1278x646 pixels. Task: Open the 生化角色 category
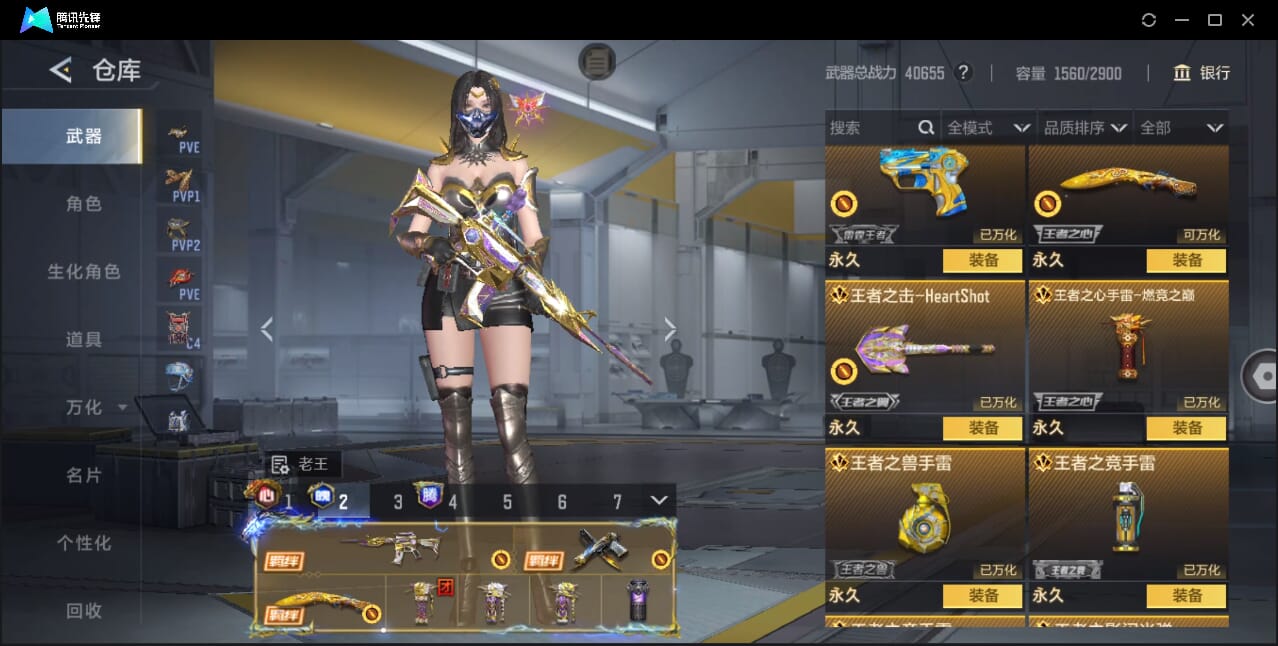pyautogui.click(x=84, y=272)
